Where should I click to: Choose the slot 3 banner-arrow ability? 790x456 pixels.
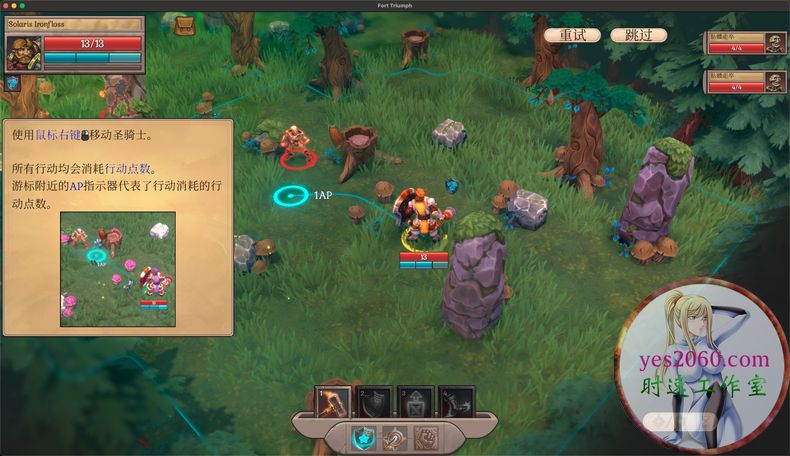point(415,401)
